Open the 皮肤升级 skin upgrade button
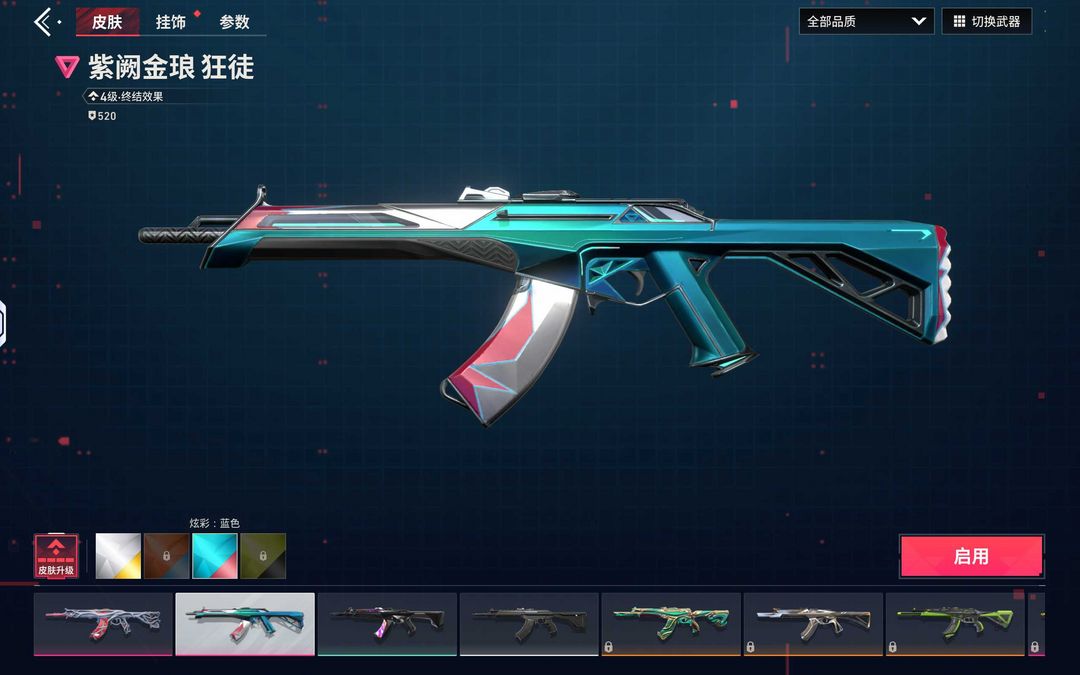Image resolution: width=1080 pixels, height=675 pixels. (x=56, y=556)
